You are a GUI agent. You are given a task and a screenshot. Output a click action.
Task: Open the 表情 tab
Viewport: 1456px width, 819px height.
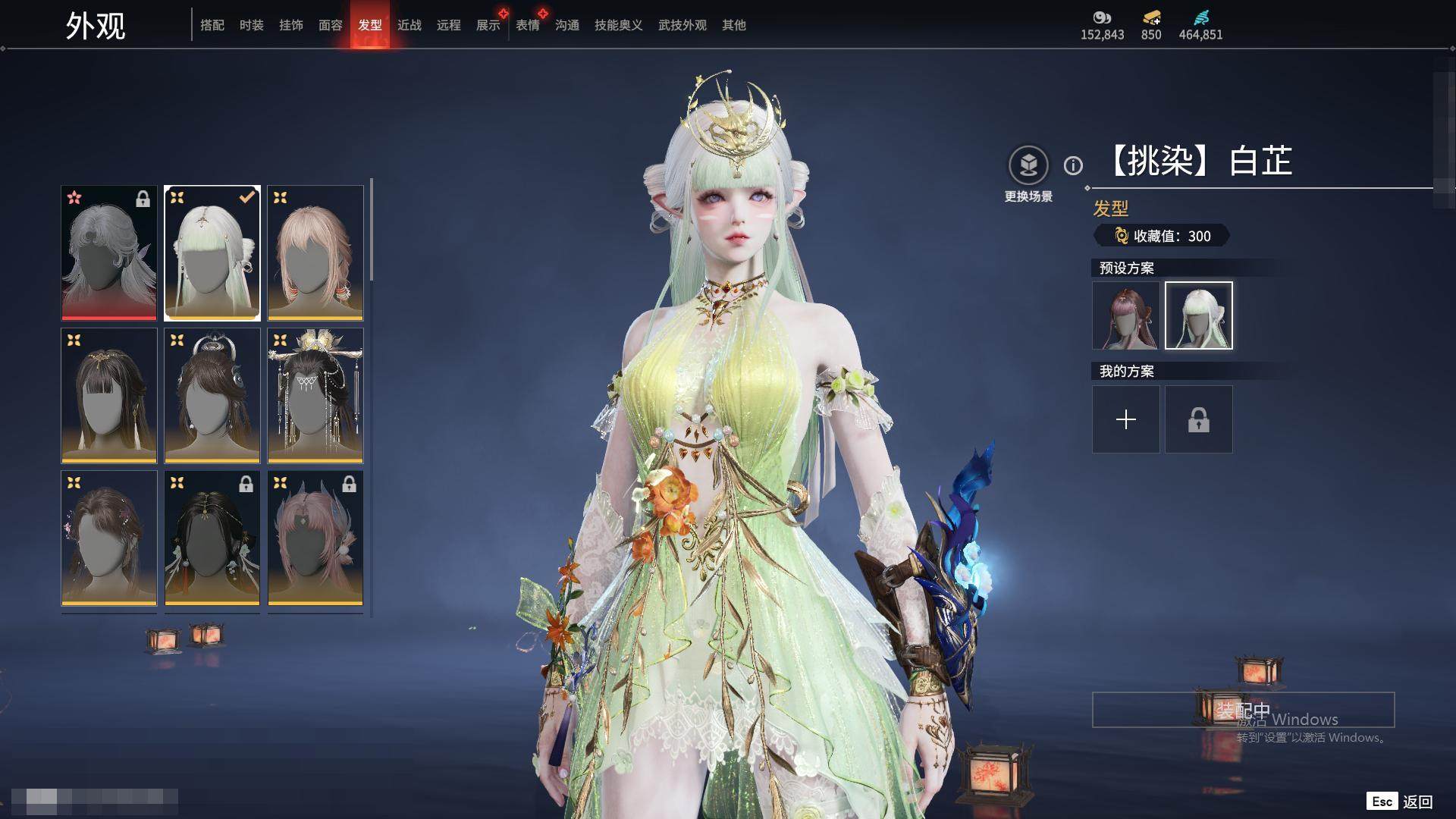tap(528, 25)
